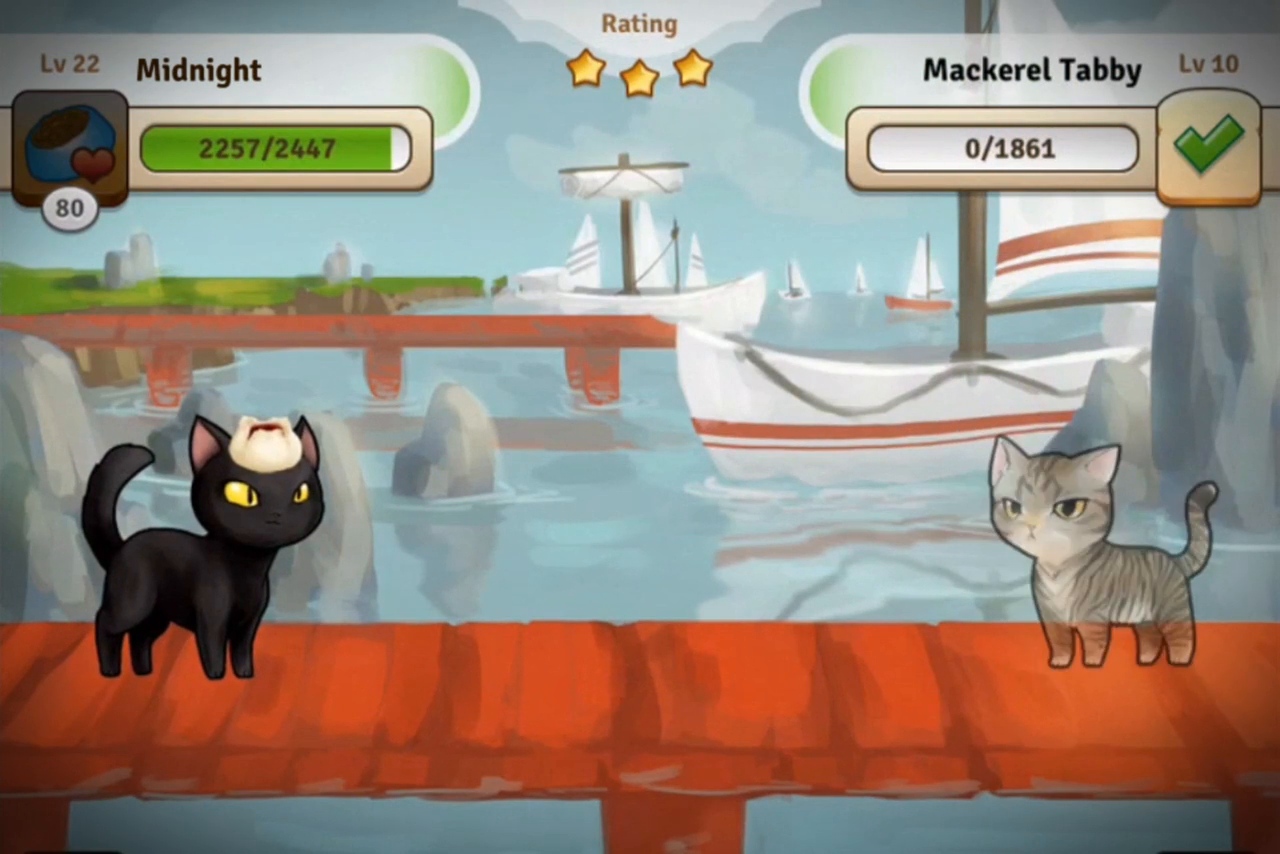Select the first rating star

coord(586,69)
